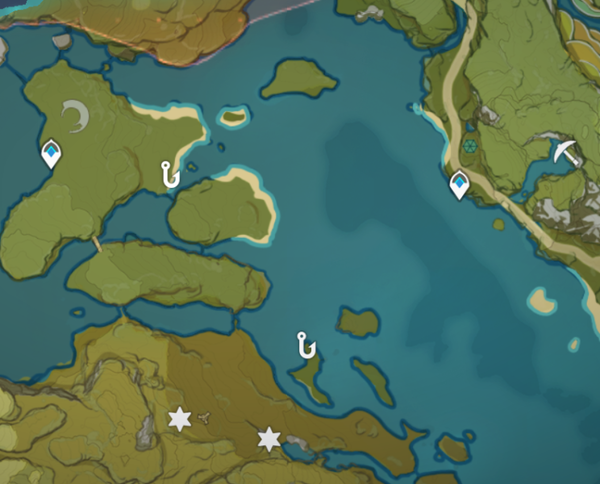The width and height of the screenshot is (600, 484).
Task: Choose the fishing hook near the small islets
Action: tap(306, 346)
